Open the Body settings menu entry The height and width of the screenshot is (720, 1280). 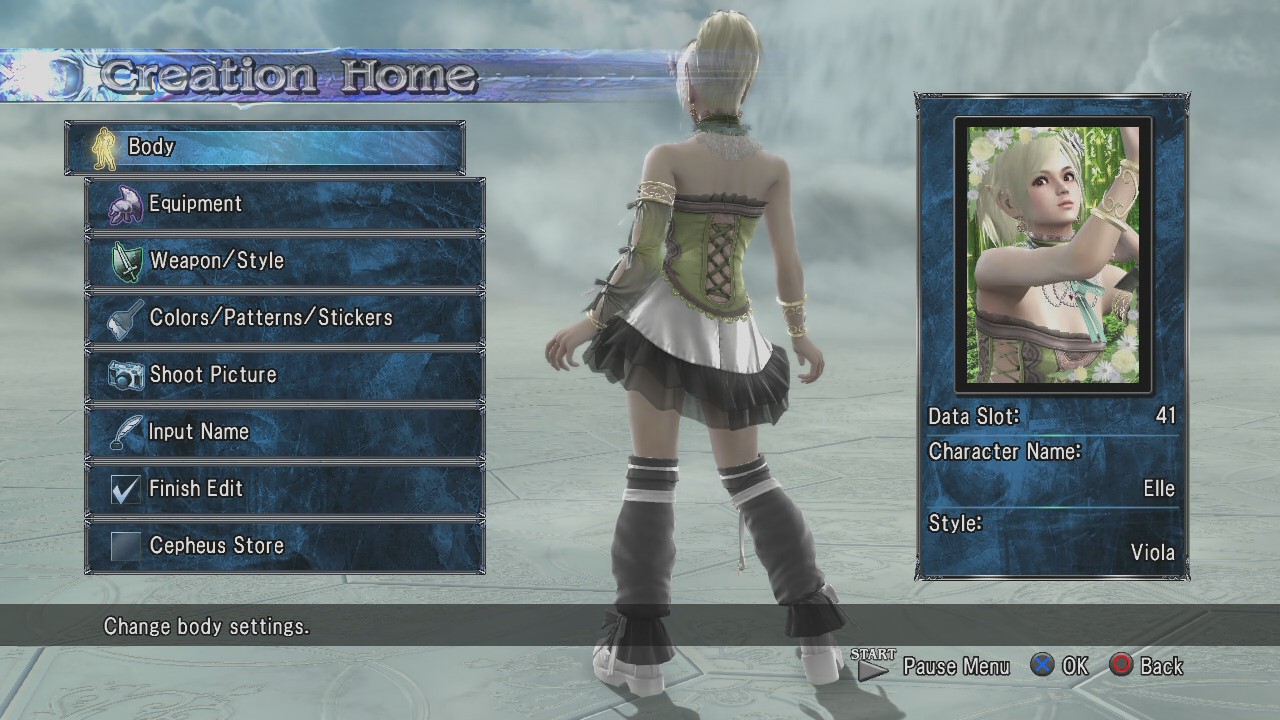(265, 147)
